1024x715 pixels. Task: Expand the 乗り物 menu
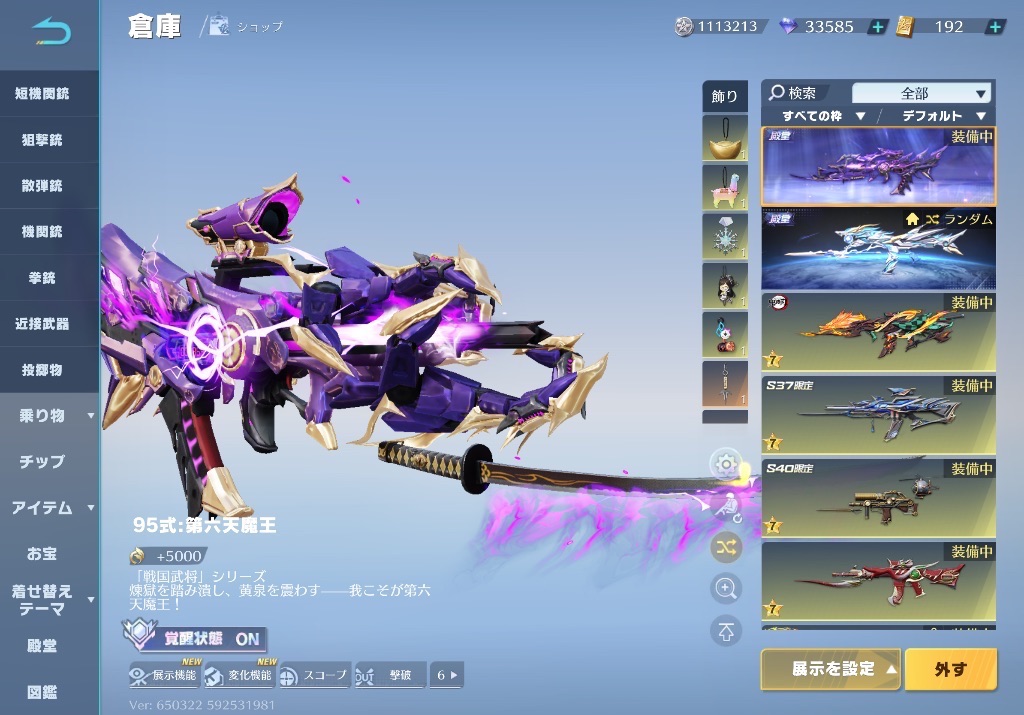click(x=49, y=415)
